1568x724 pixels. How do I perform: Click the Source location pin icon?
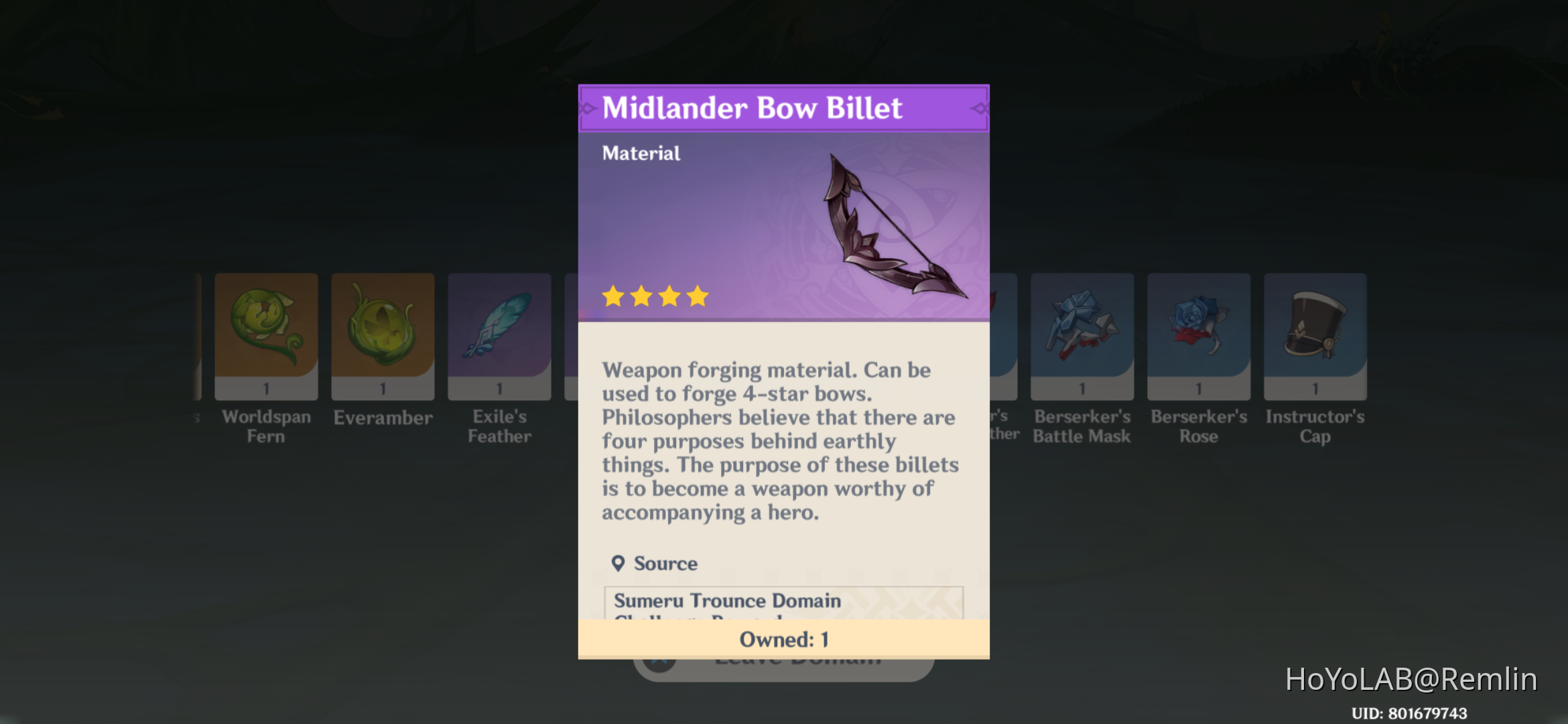[x=619, y=563]
